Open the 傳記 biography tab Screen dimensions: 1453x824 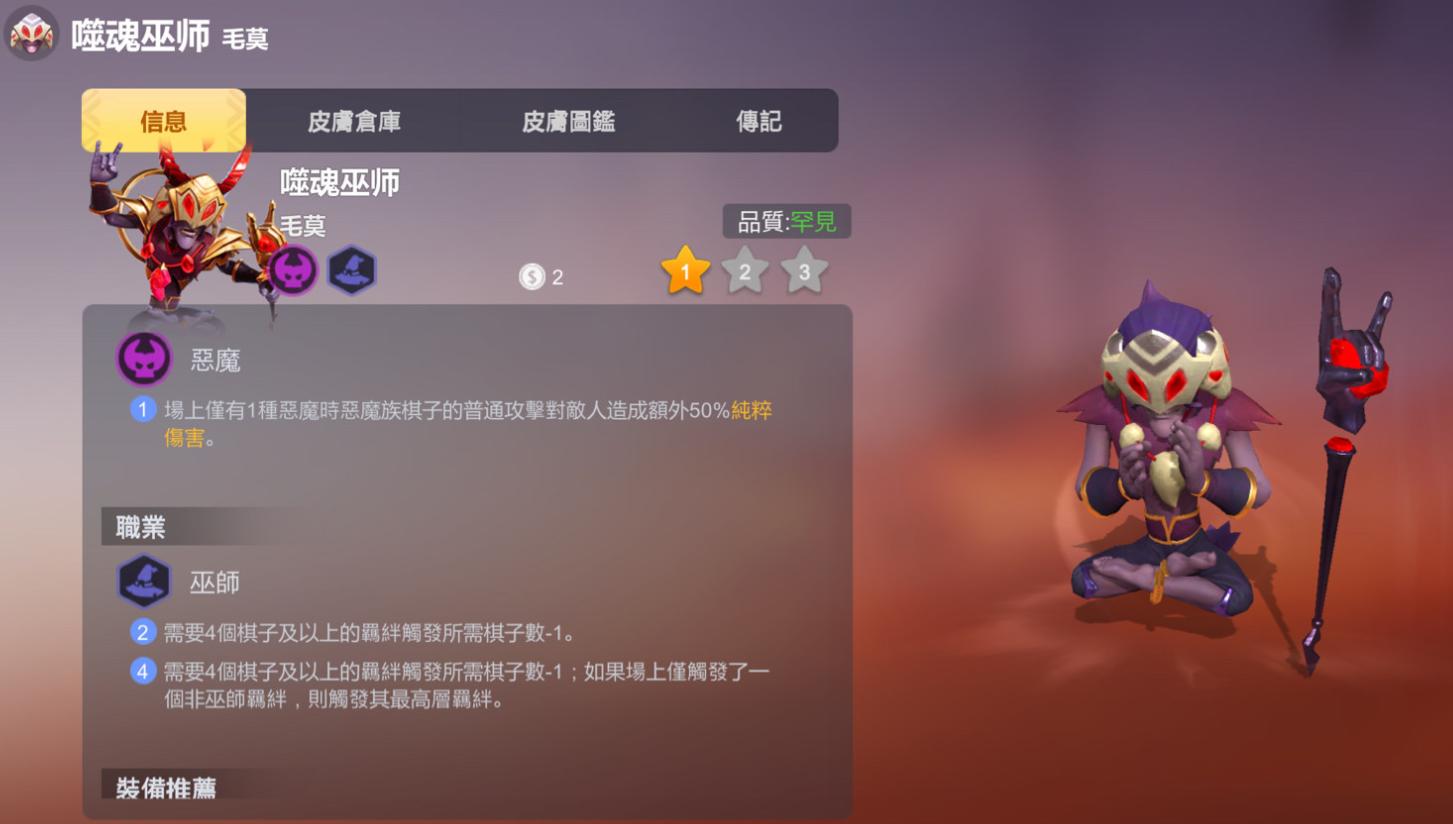click(x=757, y=121)
